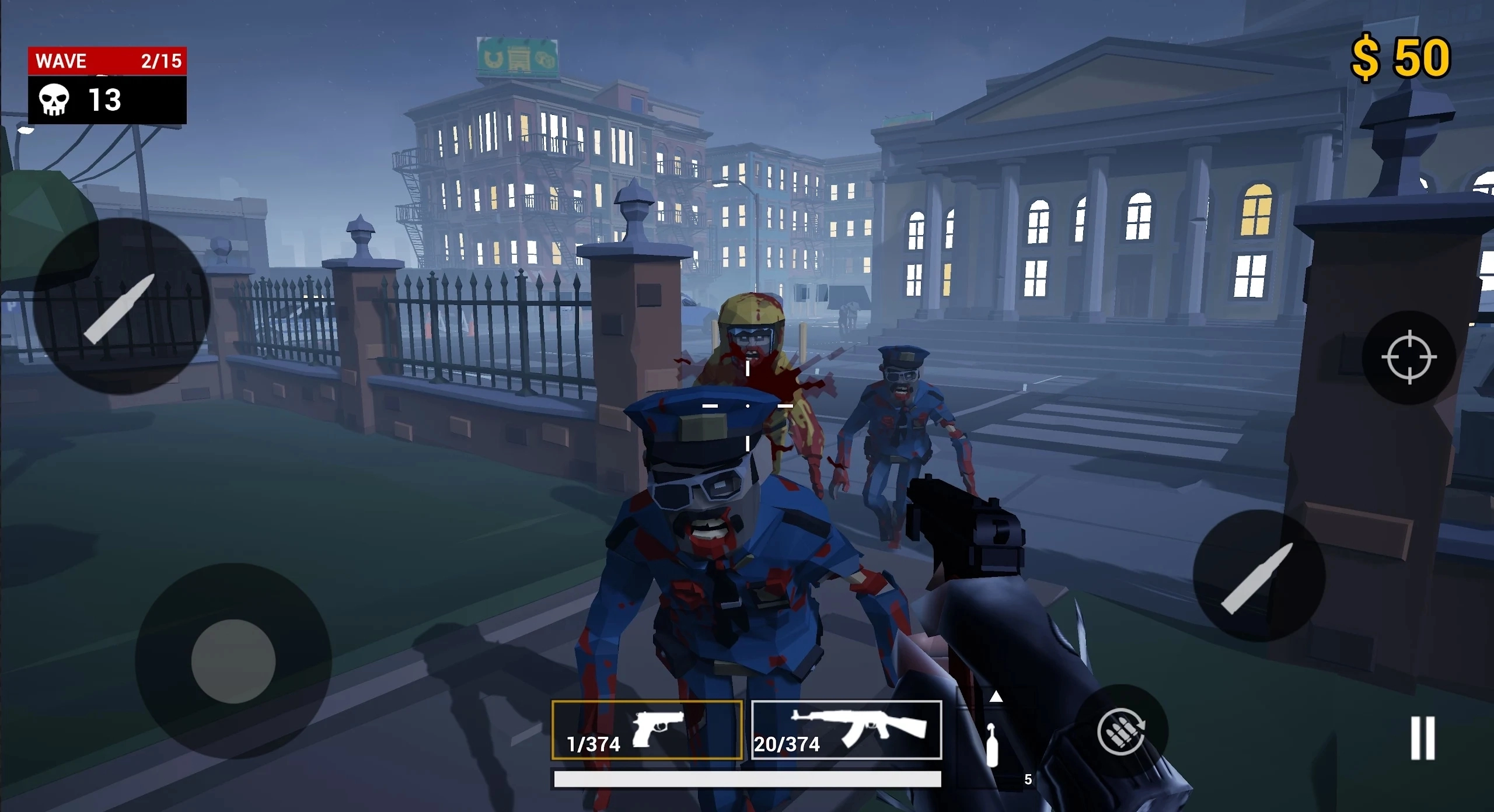The width and height of the screenshot is (1494, 812).
Task: Toggle the aim-down-sights crosshair button
Action: [1409, 357]
